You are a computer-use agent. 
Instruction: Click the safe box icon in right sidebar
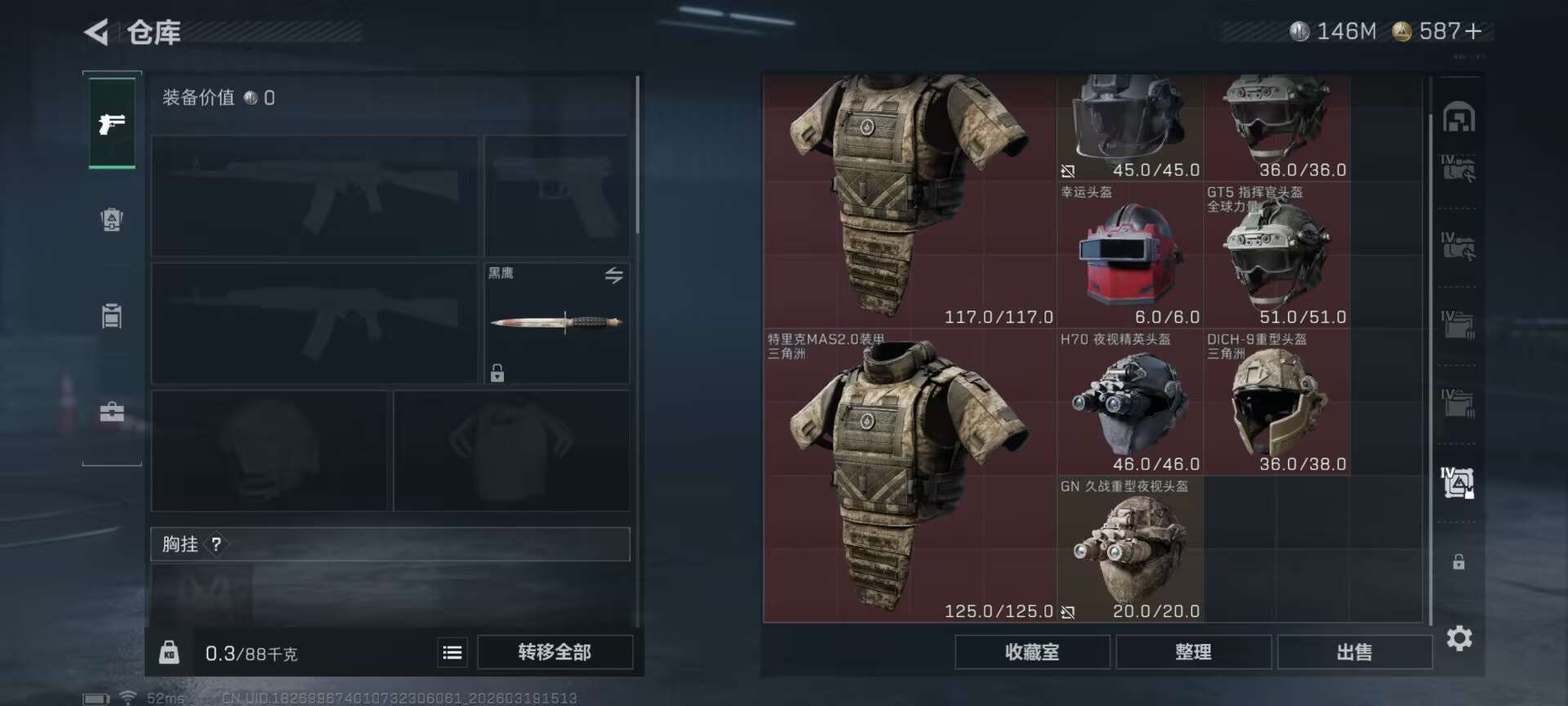pyautogui.click(x=1459, y=116)
